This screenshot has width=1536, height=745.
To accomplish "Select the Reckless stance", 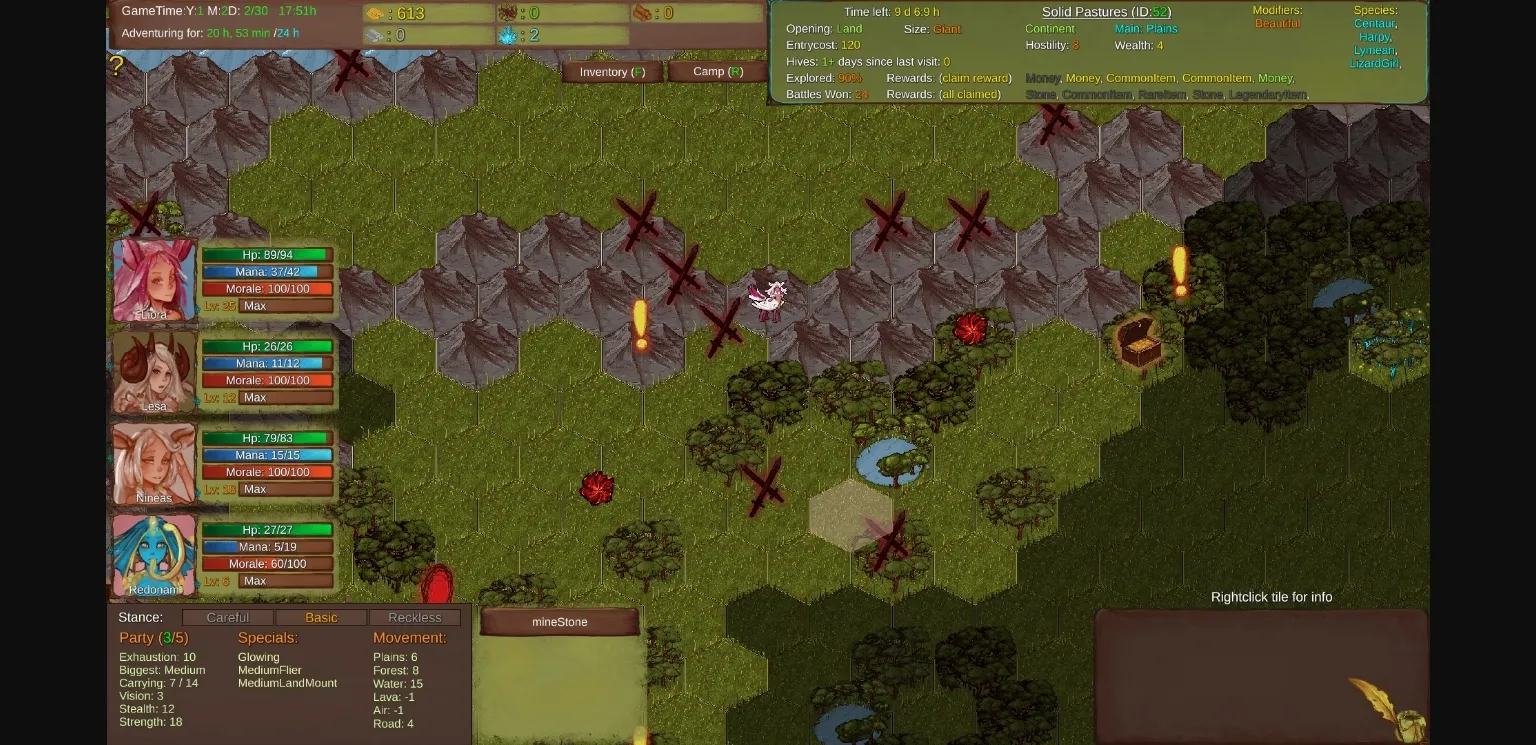I will click(415, 617).
